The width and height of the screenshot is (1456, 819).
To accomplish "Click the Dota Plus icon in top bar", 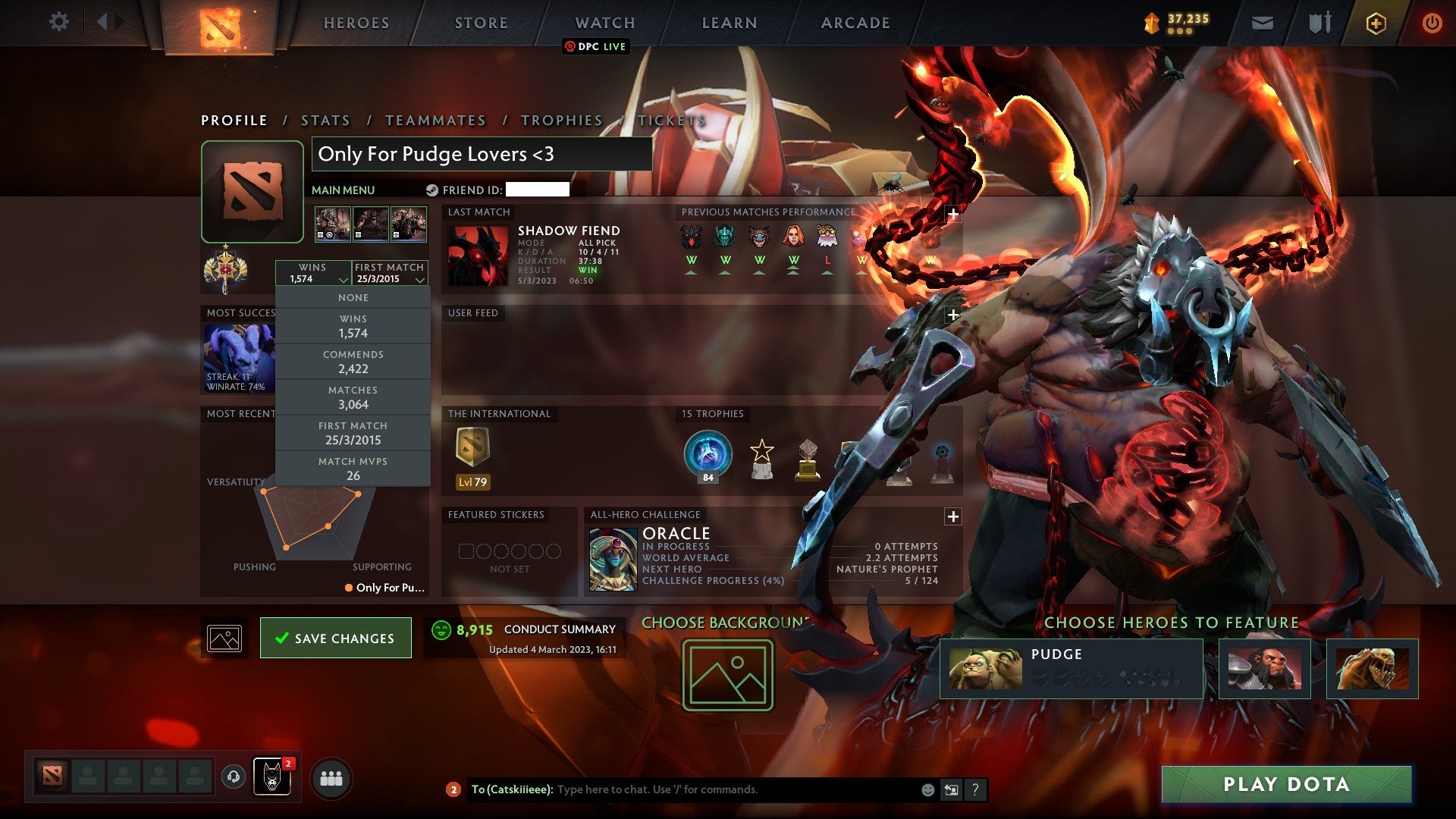I will pos(1376,23).
